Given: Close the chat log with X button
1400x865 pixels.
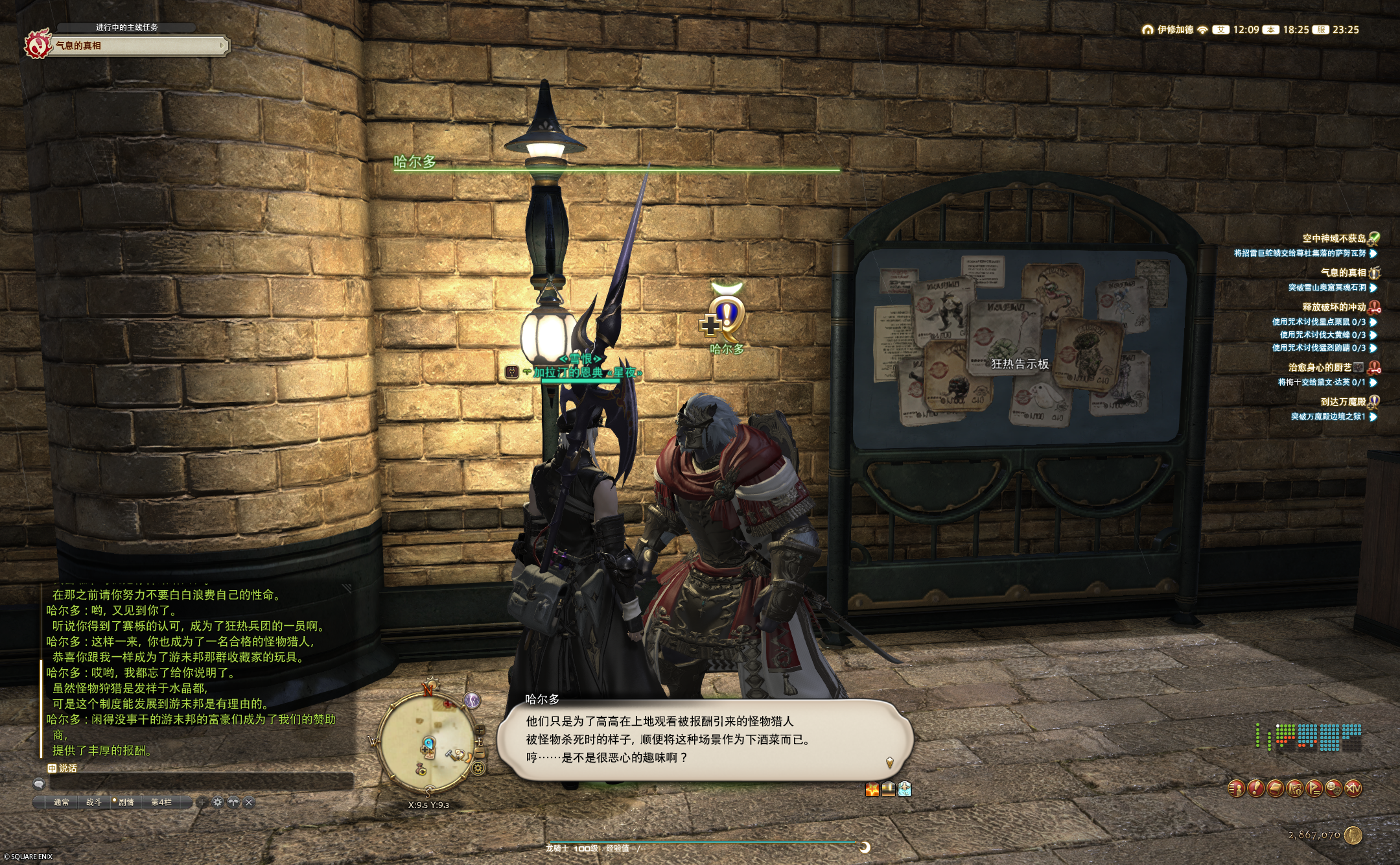Looking at the screenshot, I should pos(249,802).
